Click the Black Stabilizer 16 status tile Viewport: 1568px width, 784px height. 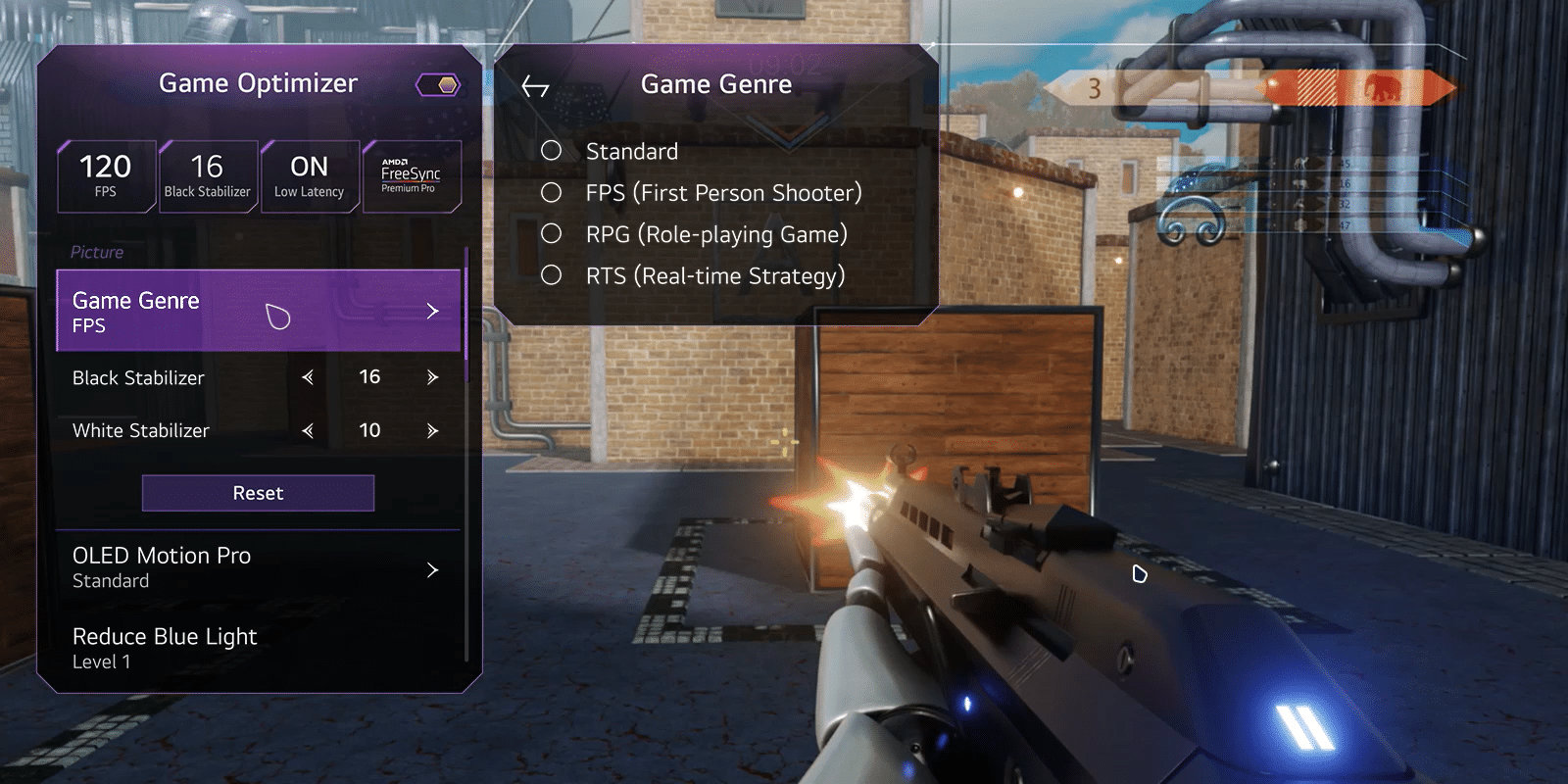click(x=207, y=176)
